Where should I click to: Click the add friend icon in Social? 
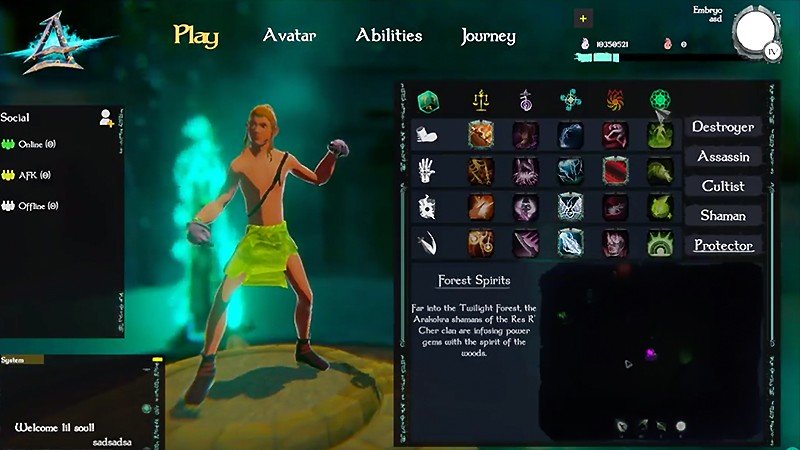coord(105,118)
